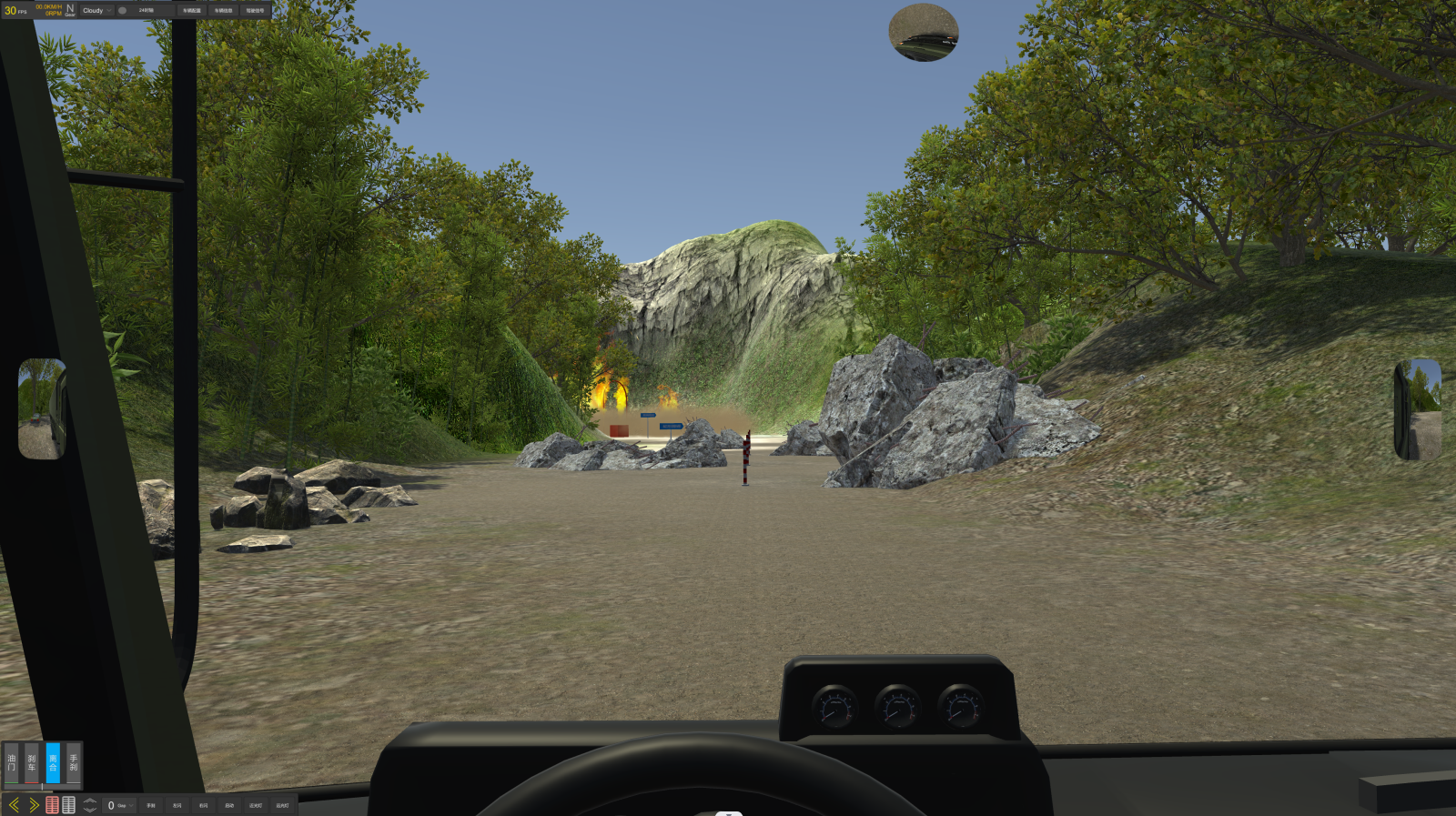Click the 启动 engine start button

click(229, 805)
